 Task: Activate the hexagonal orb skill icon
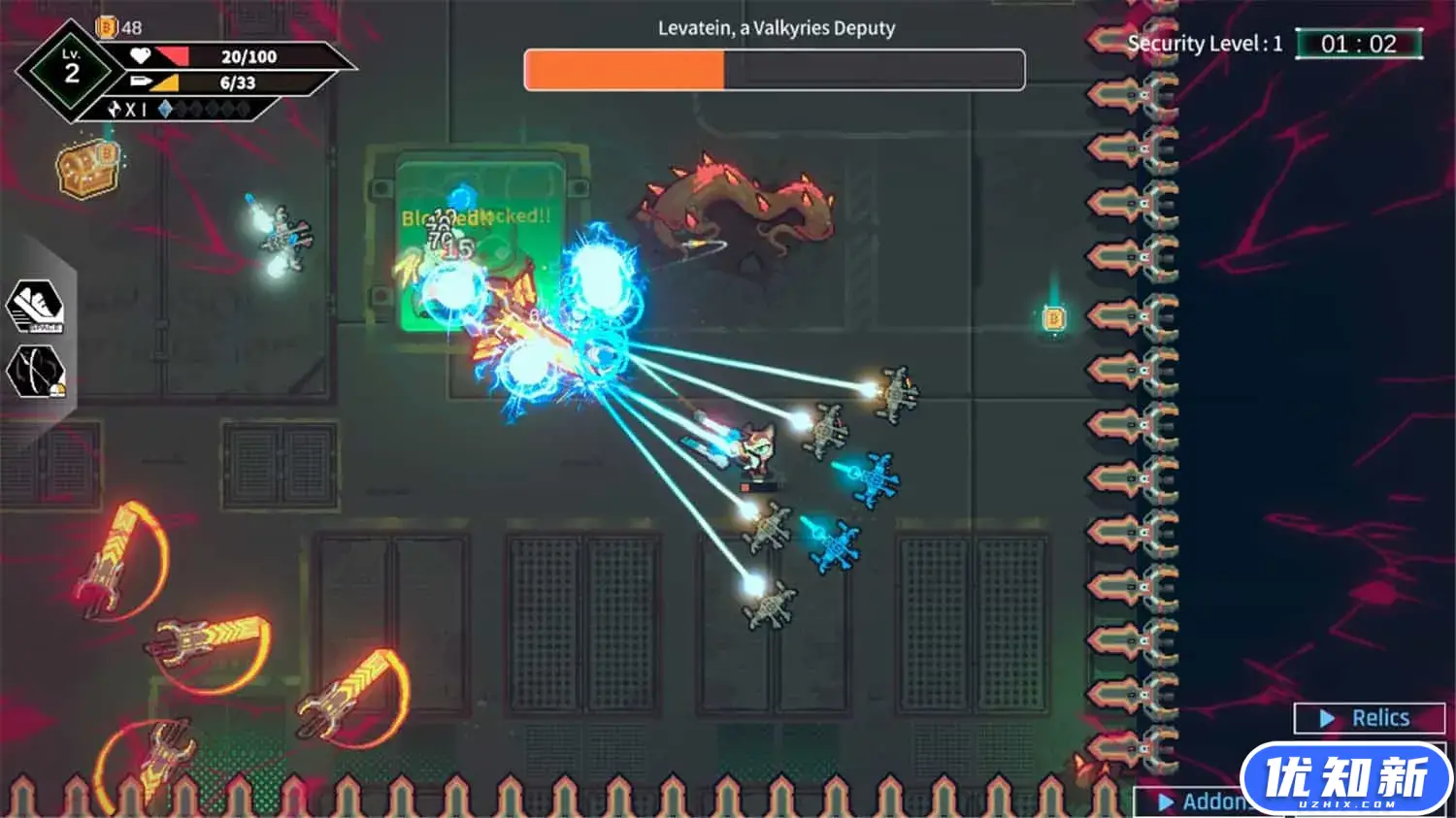[x=36, y=373]
